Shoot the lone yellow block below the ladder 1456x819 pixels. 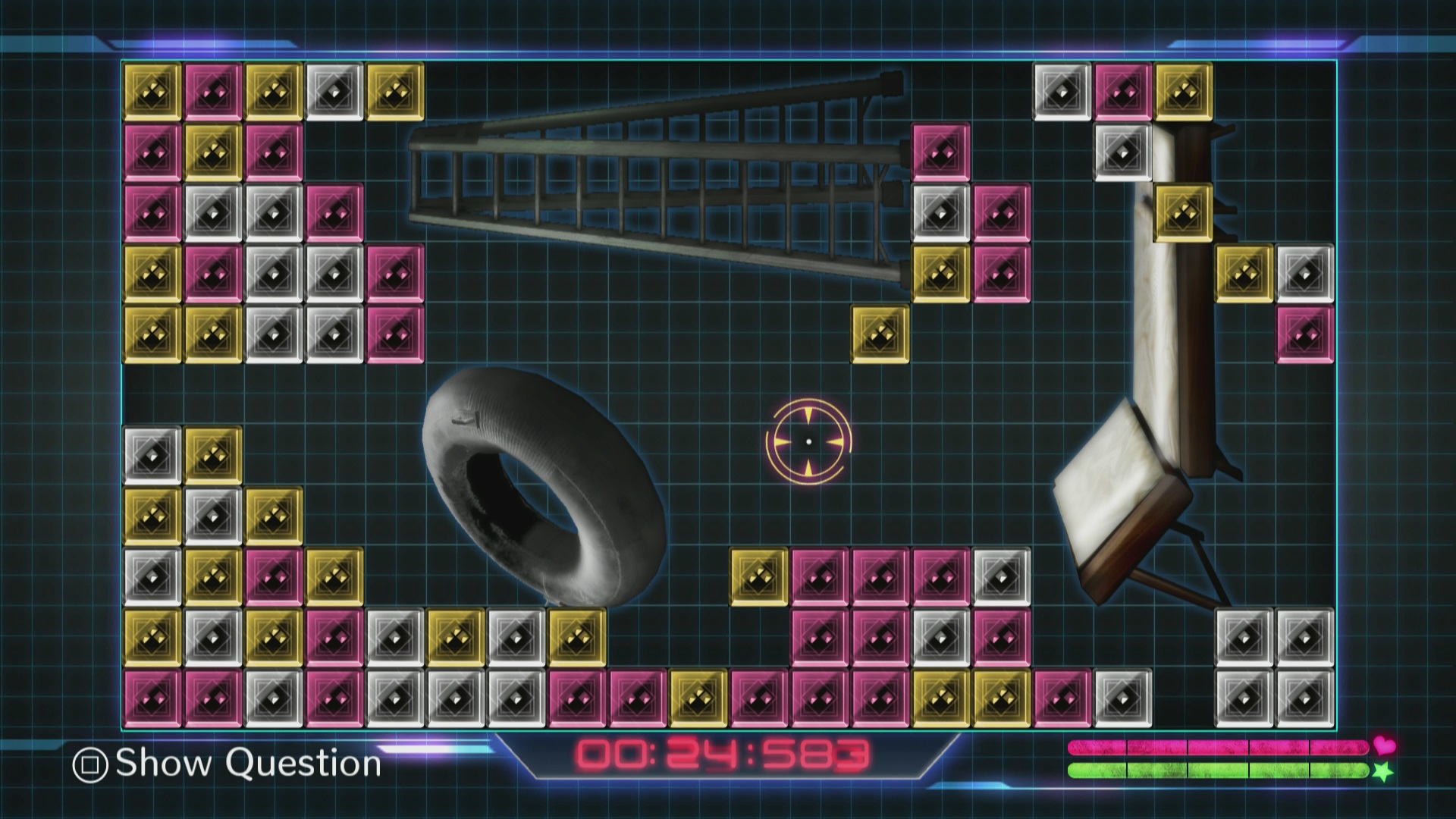pos(880,334)
